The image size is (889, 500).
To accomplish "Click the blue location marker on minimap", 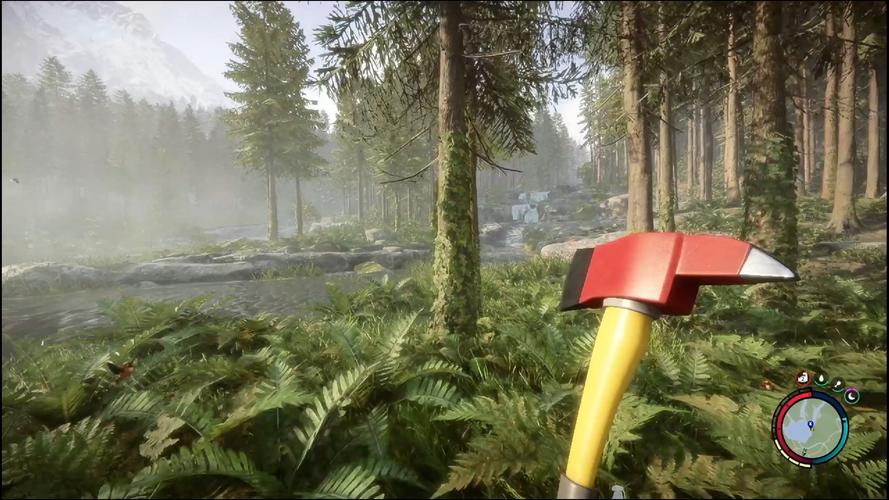I will pyautogui.click(x=810, y=426).
